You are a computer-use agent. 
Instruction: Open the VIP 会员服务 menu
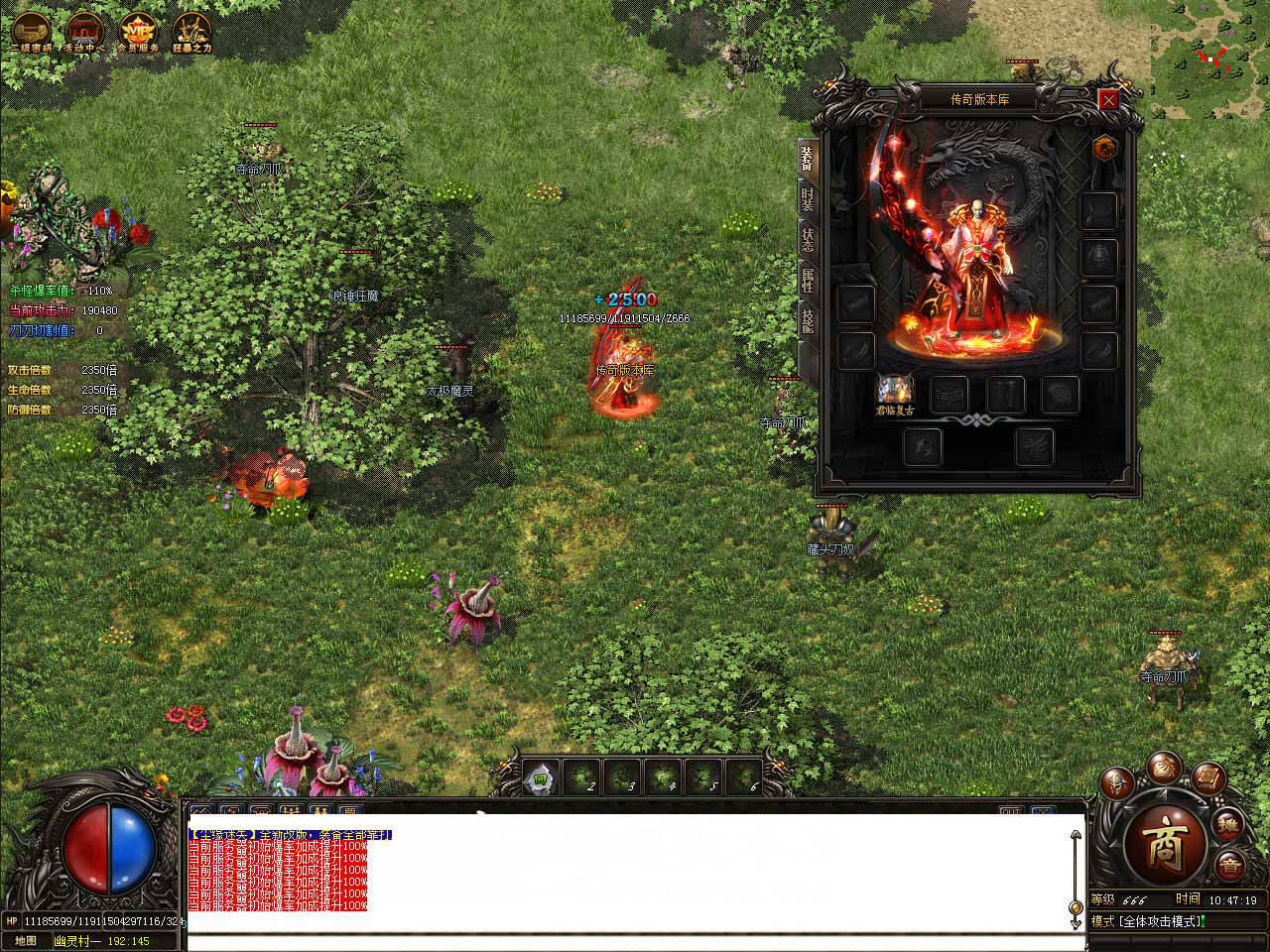tap(137, 32)
